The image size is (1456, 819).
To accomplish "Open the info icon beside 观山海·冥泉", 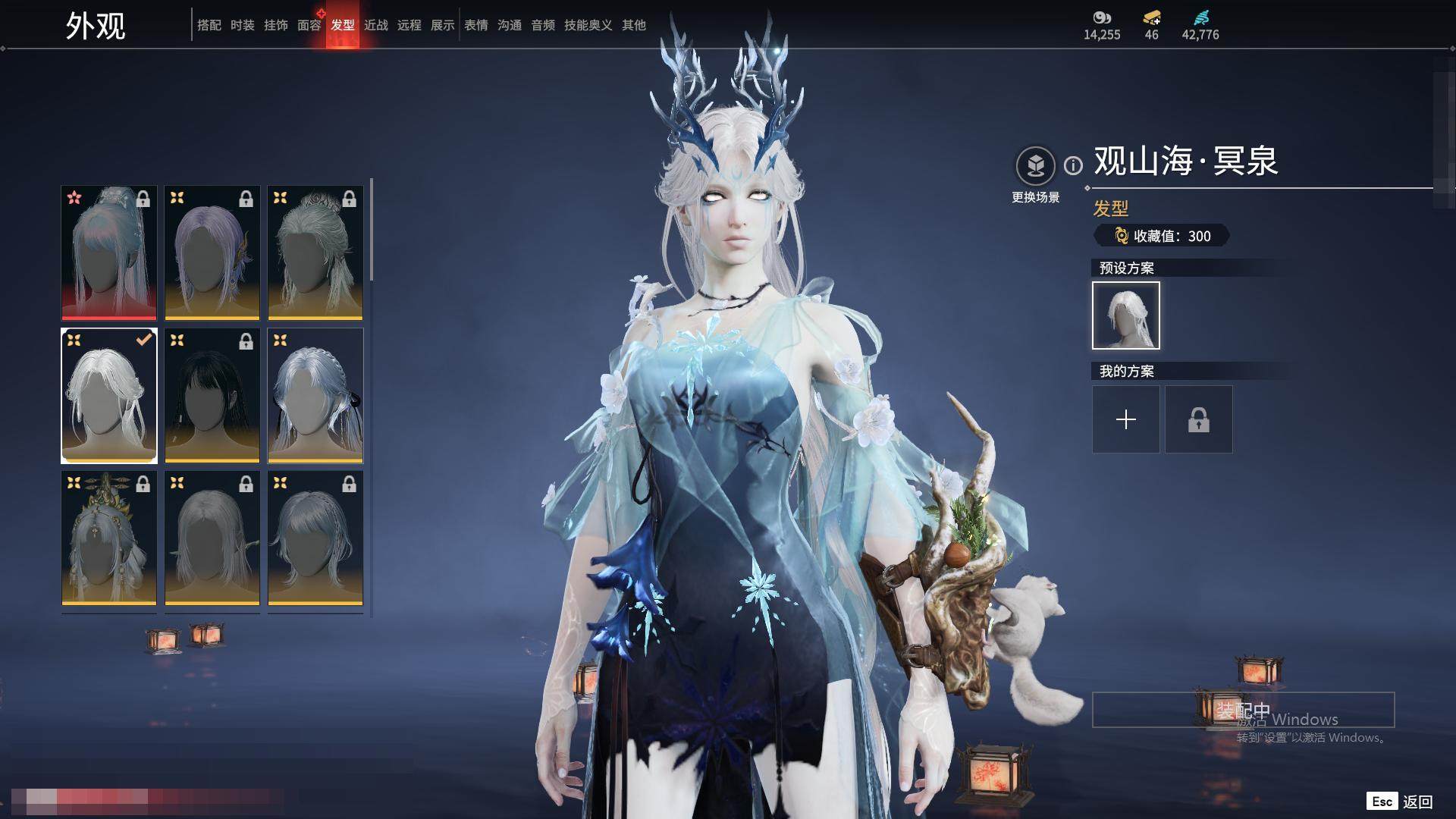I will tap(1073, 165).
